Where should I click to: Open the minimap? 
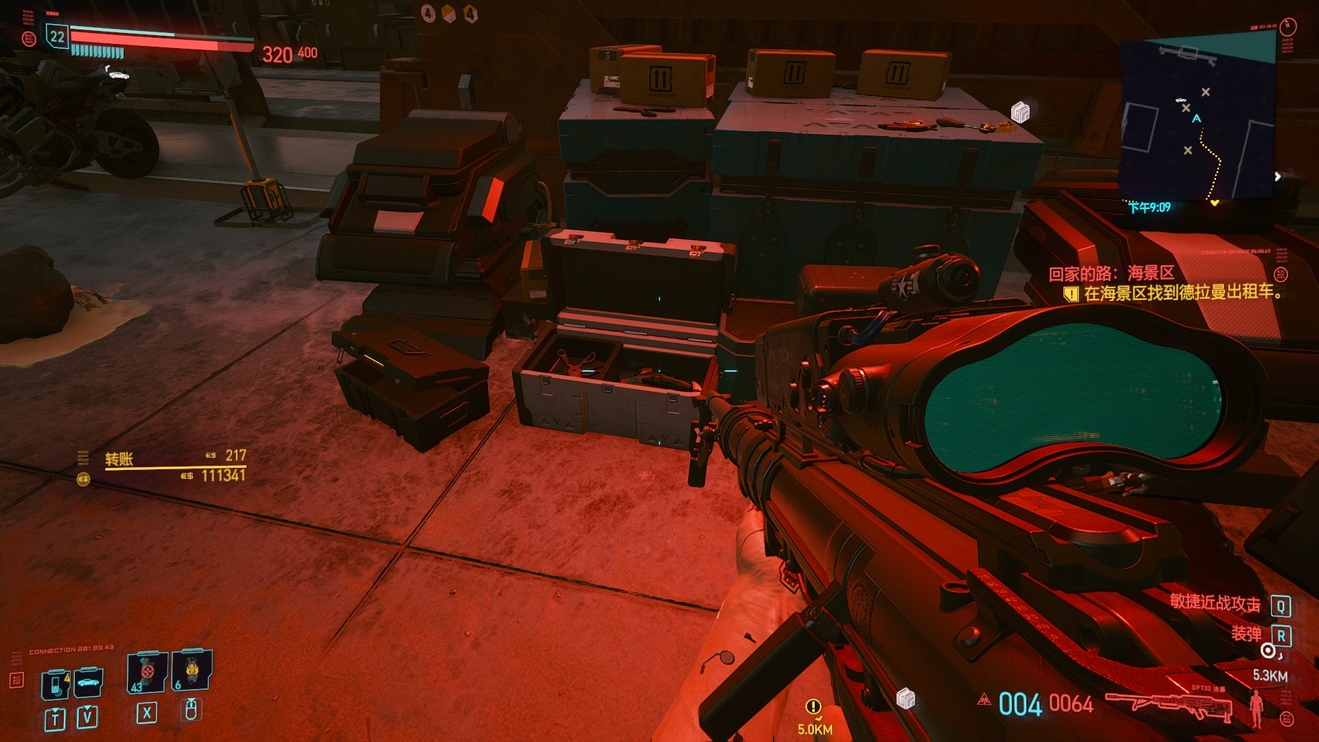[x=1197, y=117]
